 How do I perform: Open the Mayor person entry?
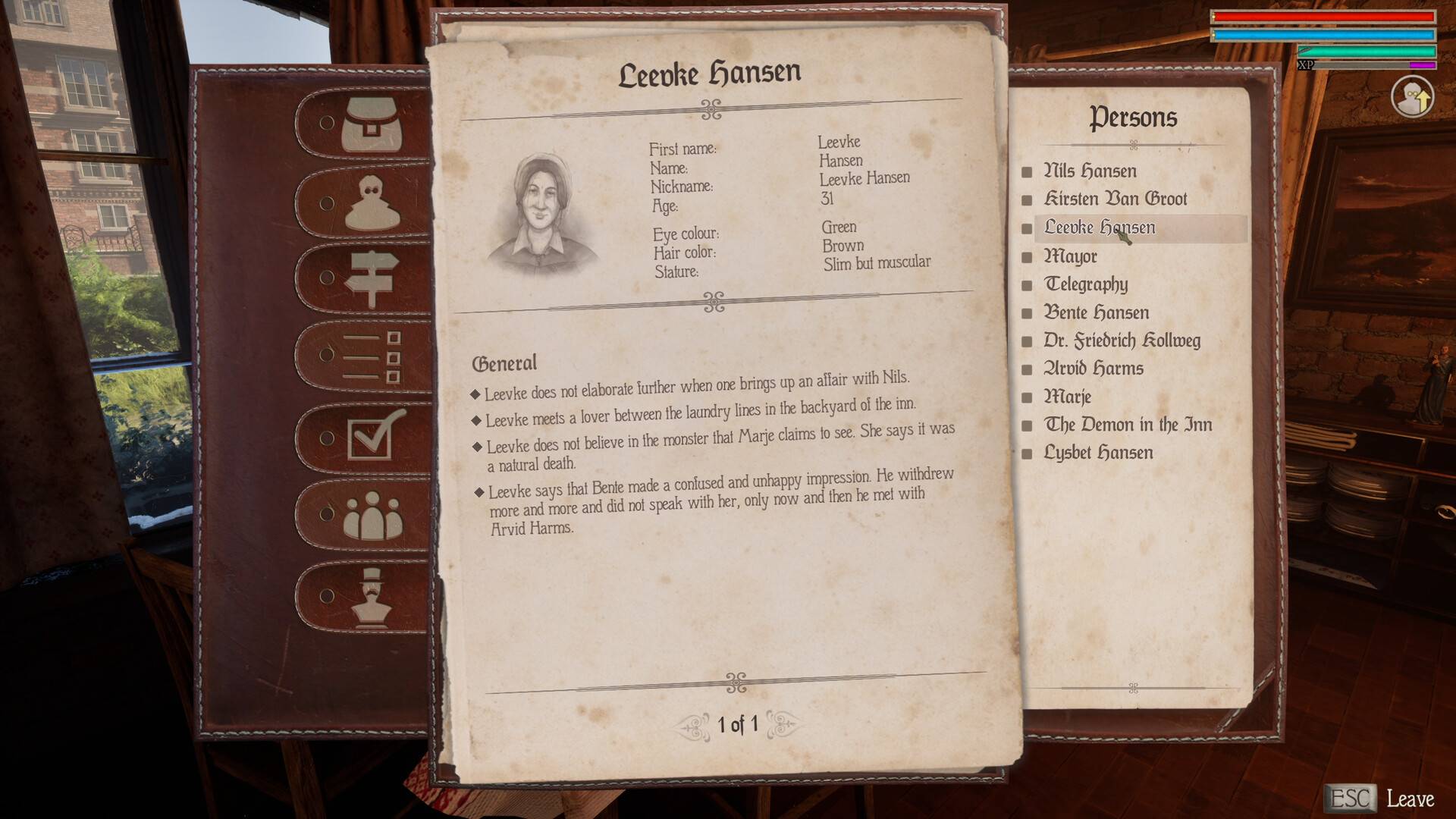[1070, 256]
